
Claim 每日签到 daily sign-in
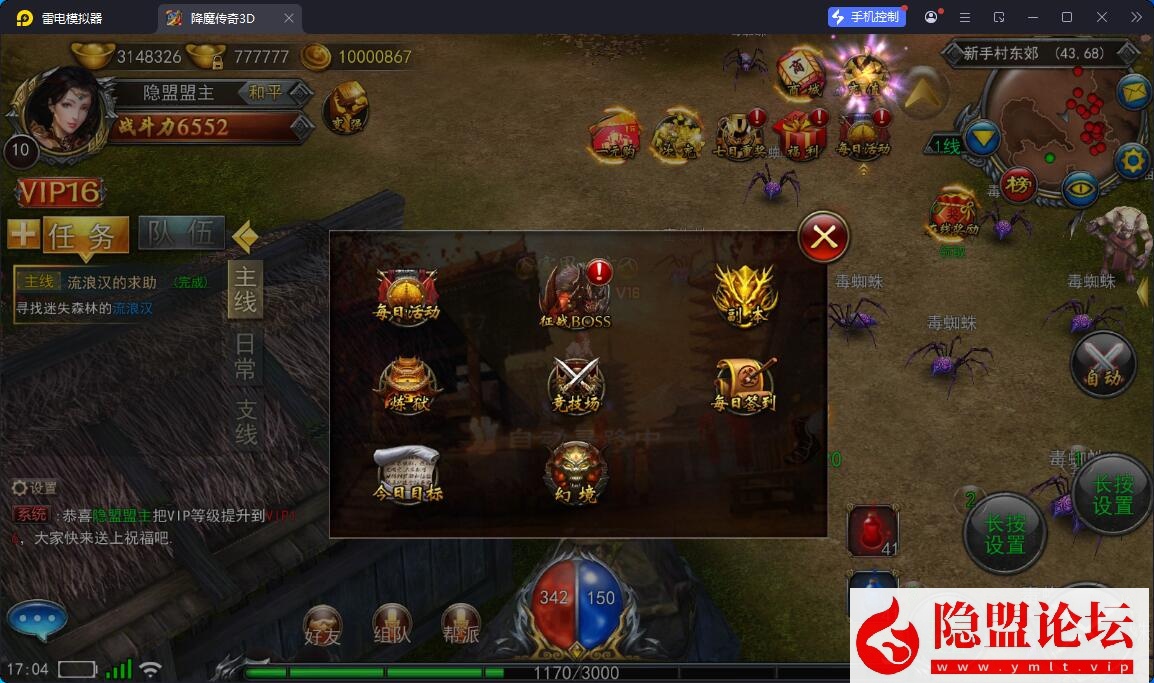(744, 385)
